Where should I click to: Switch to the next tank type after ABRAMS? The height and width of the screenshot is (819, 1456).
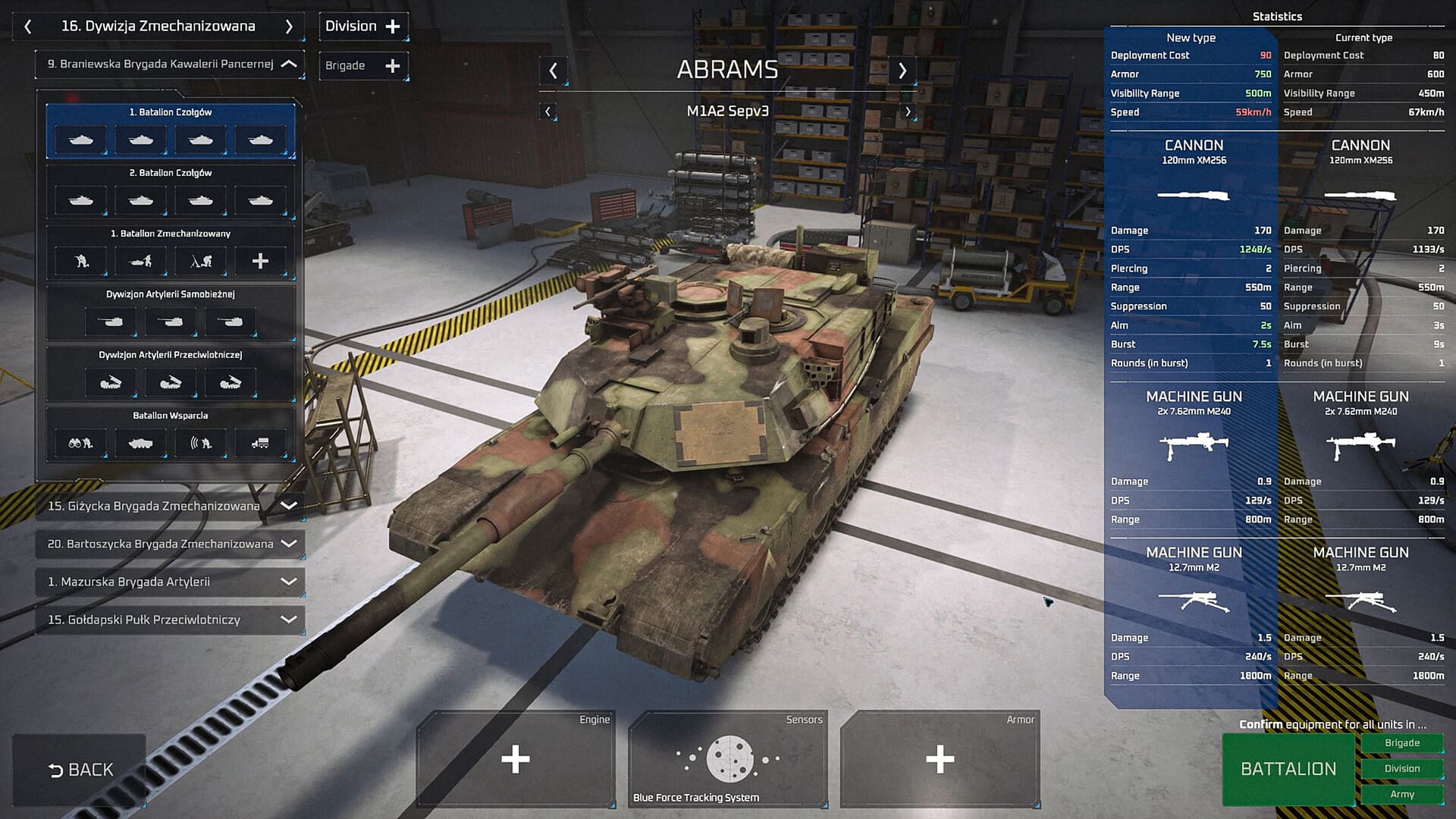pos(902,71)
